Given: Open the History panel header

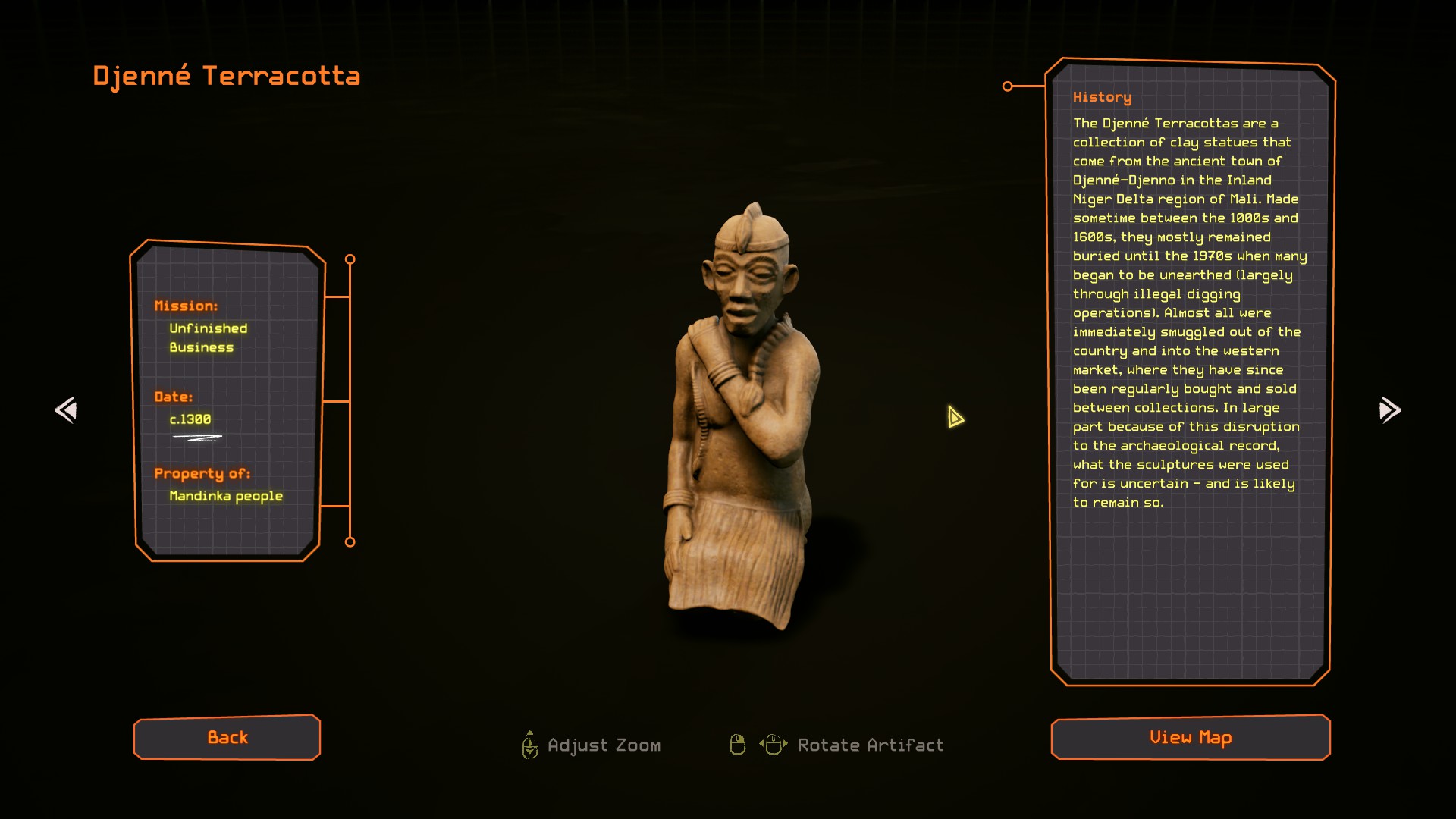Looking at the screenshot, I should [x=1101, y=97].
